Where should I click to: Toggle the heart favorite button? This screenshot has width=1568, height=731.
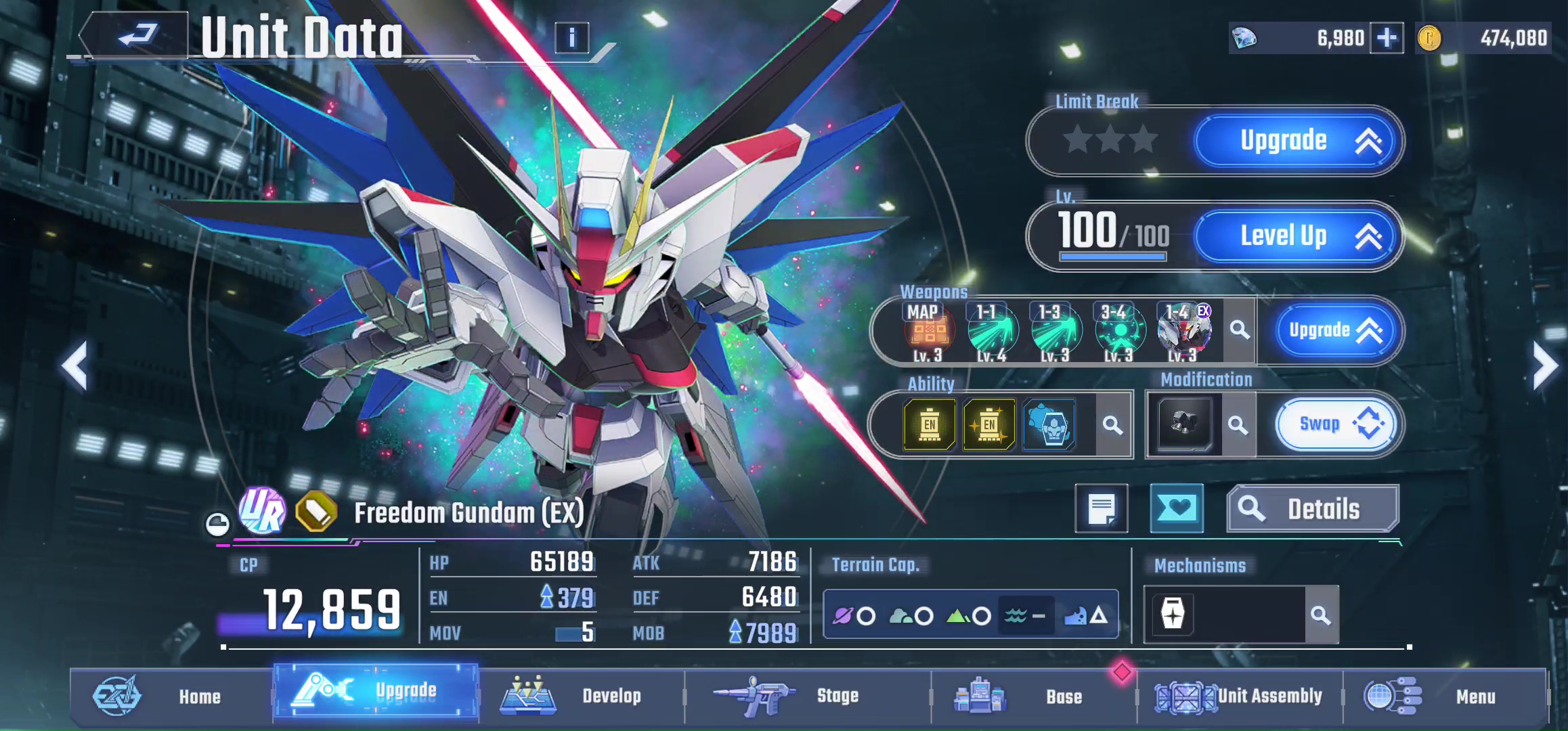pos(1177,508)
